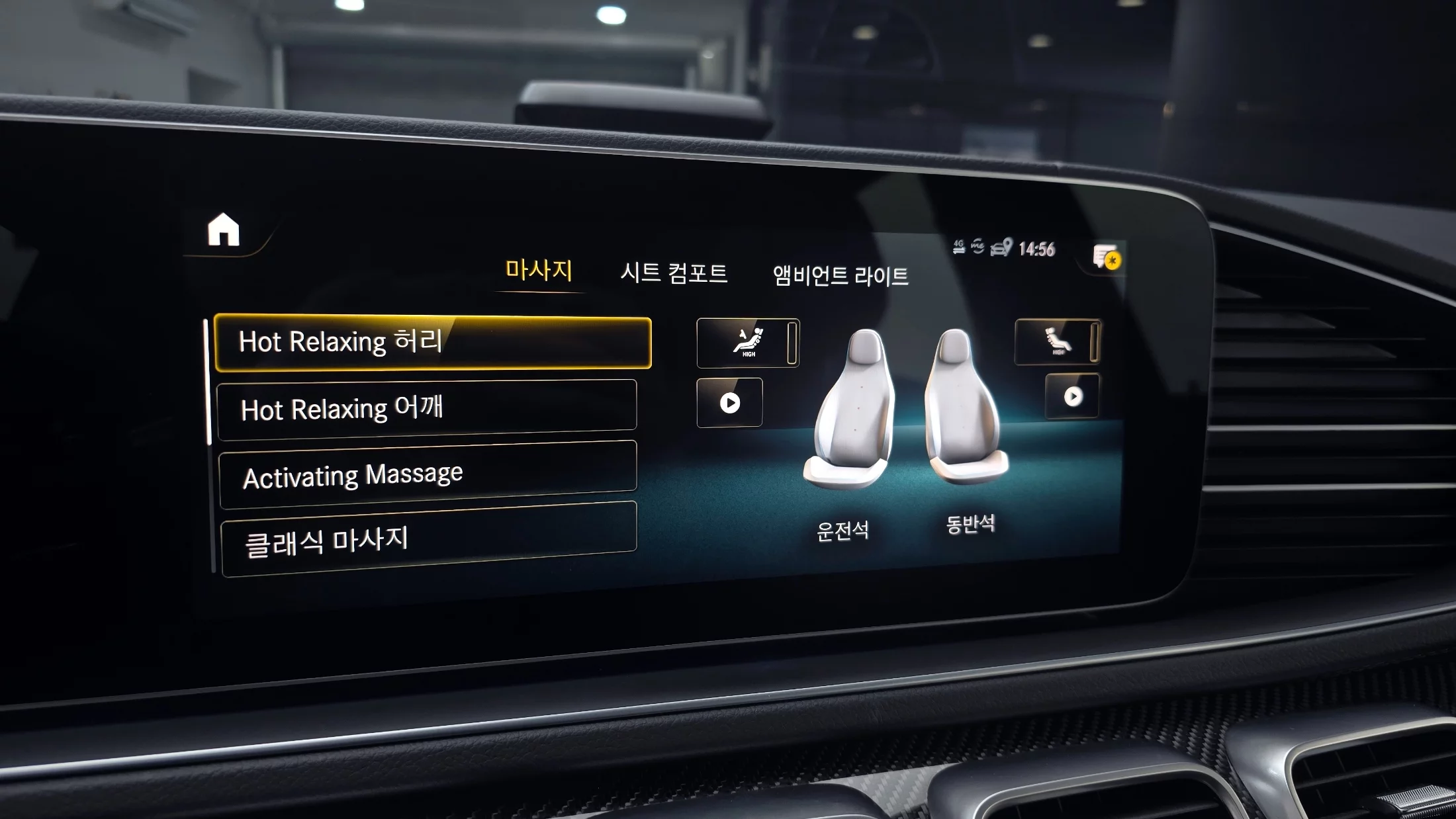The image size is (1456, 819).
Task: Show the 앰비언트 라이트 tab
Action: 841,275
